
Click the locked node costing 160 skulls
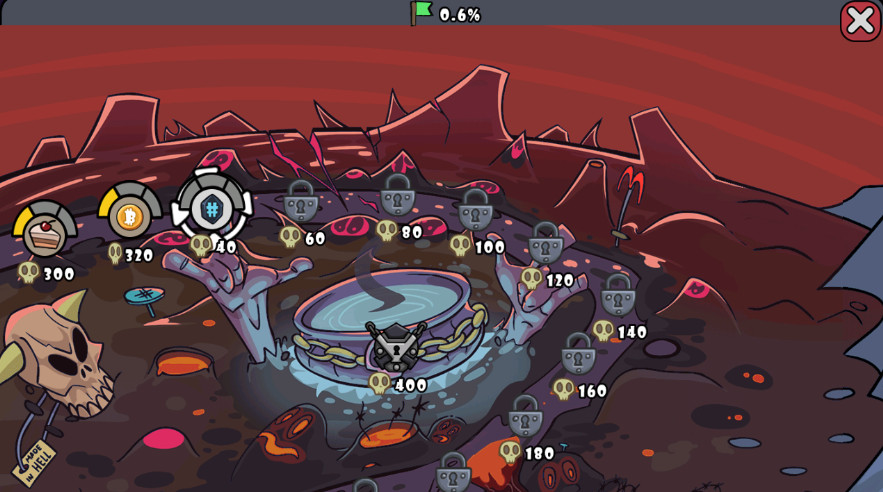click(578, 353)
